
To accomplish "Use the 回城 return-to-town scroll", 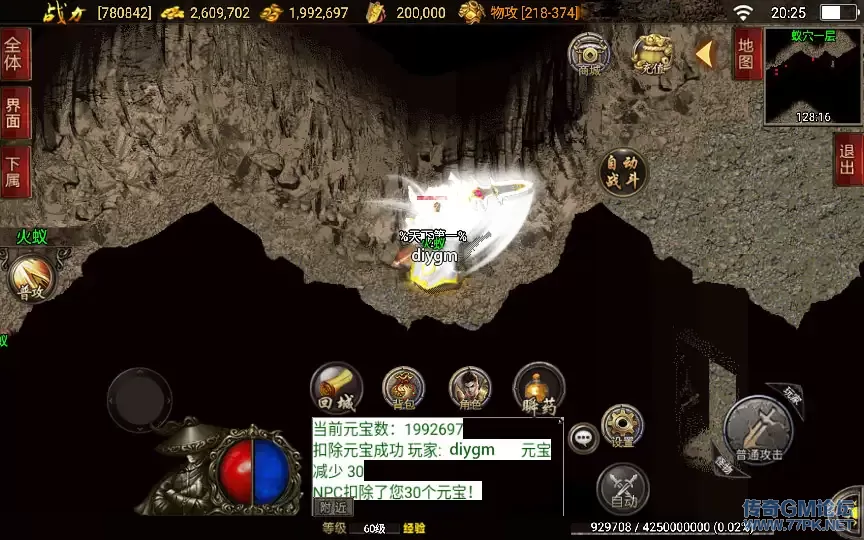I will (x=336, y=389).
